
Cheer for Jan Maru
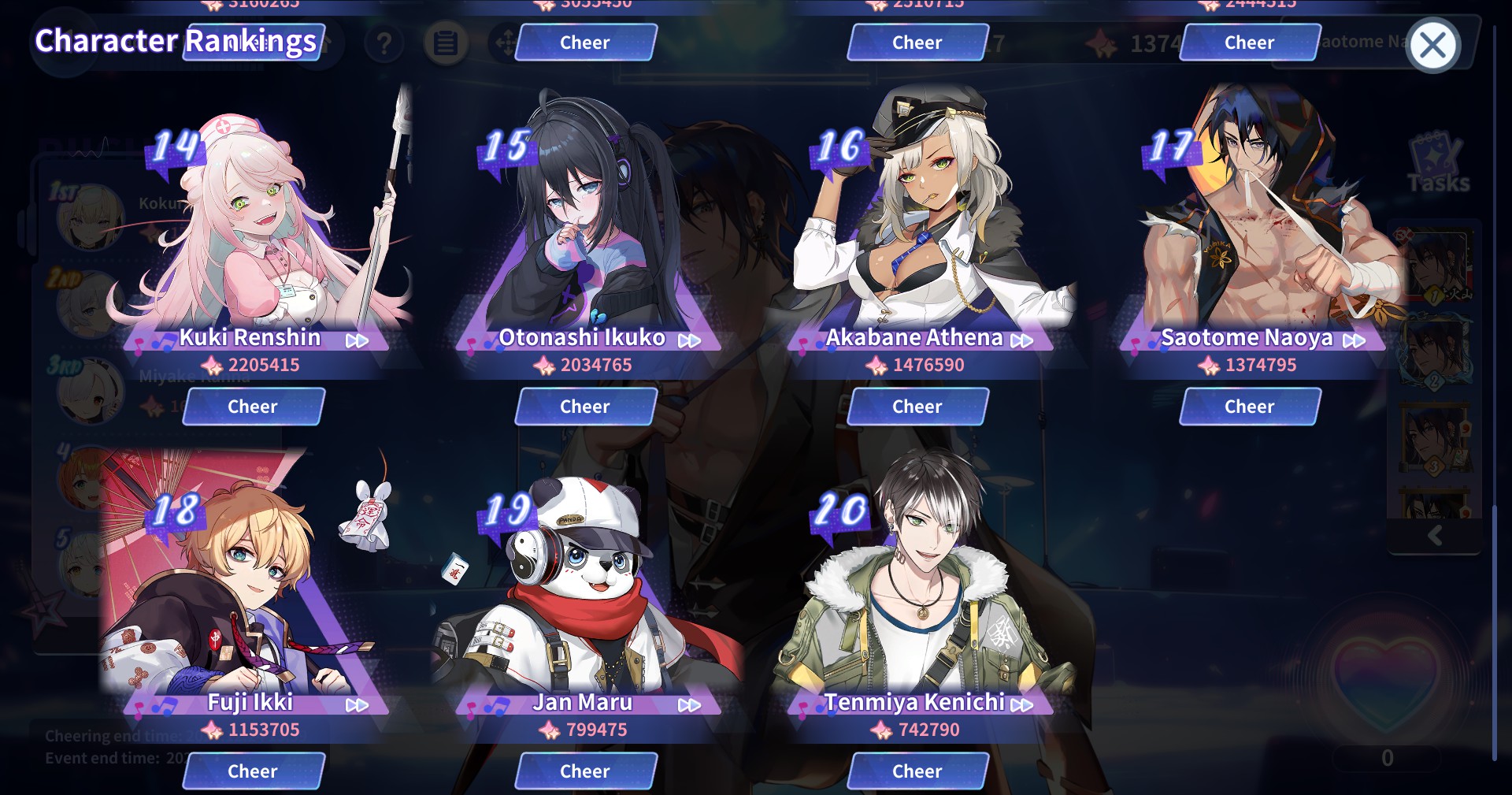pos(585,771)
